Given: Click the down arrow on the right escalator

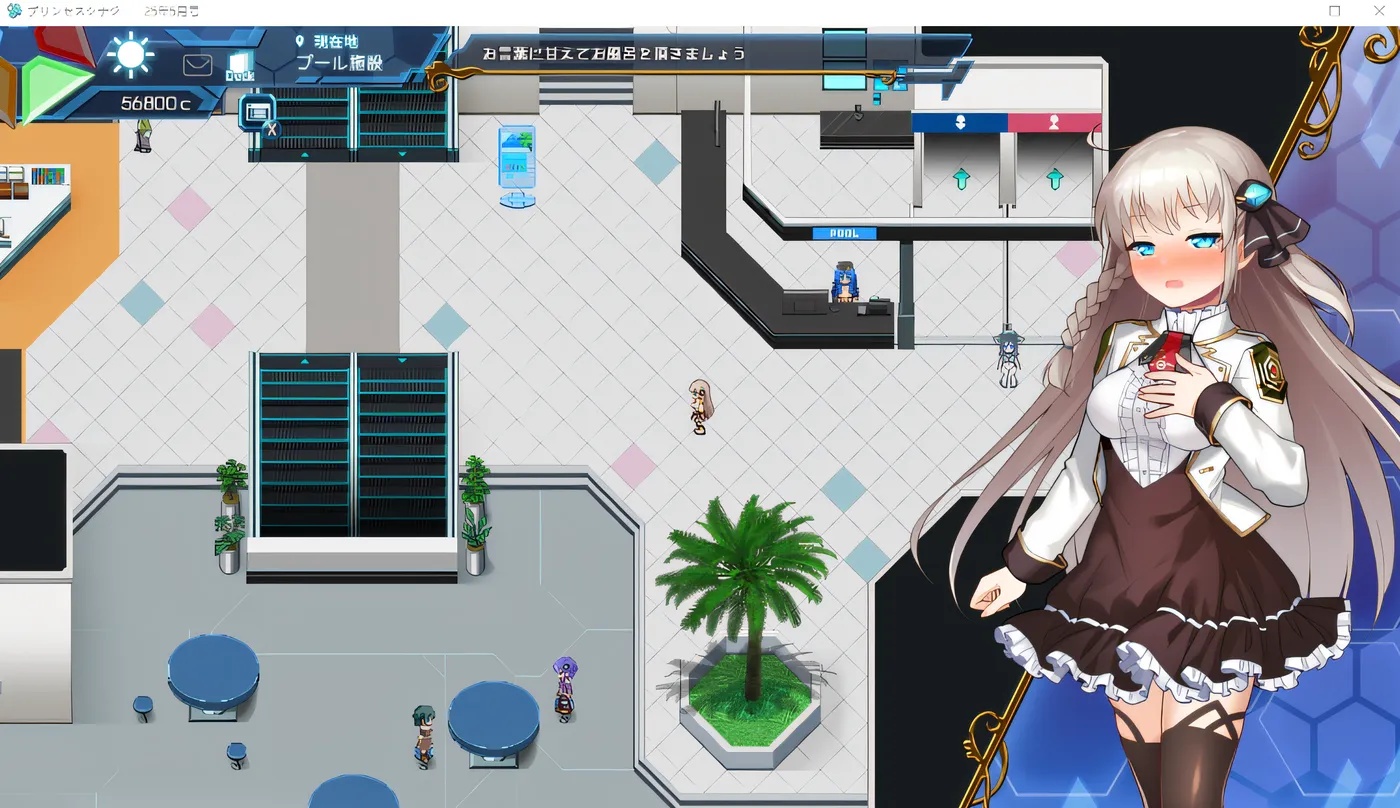Looking at the screenshot, I should [403, 358].
